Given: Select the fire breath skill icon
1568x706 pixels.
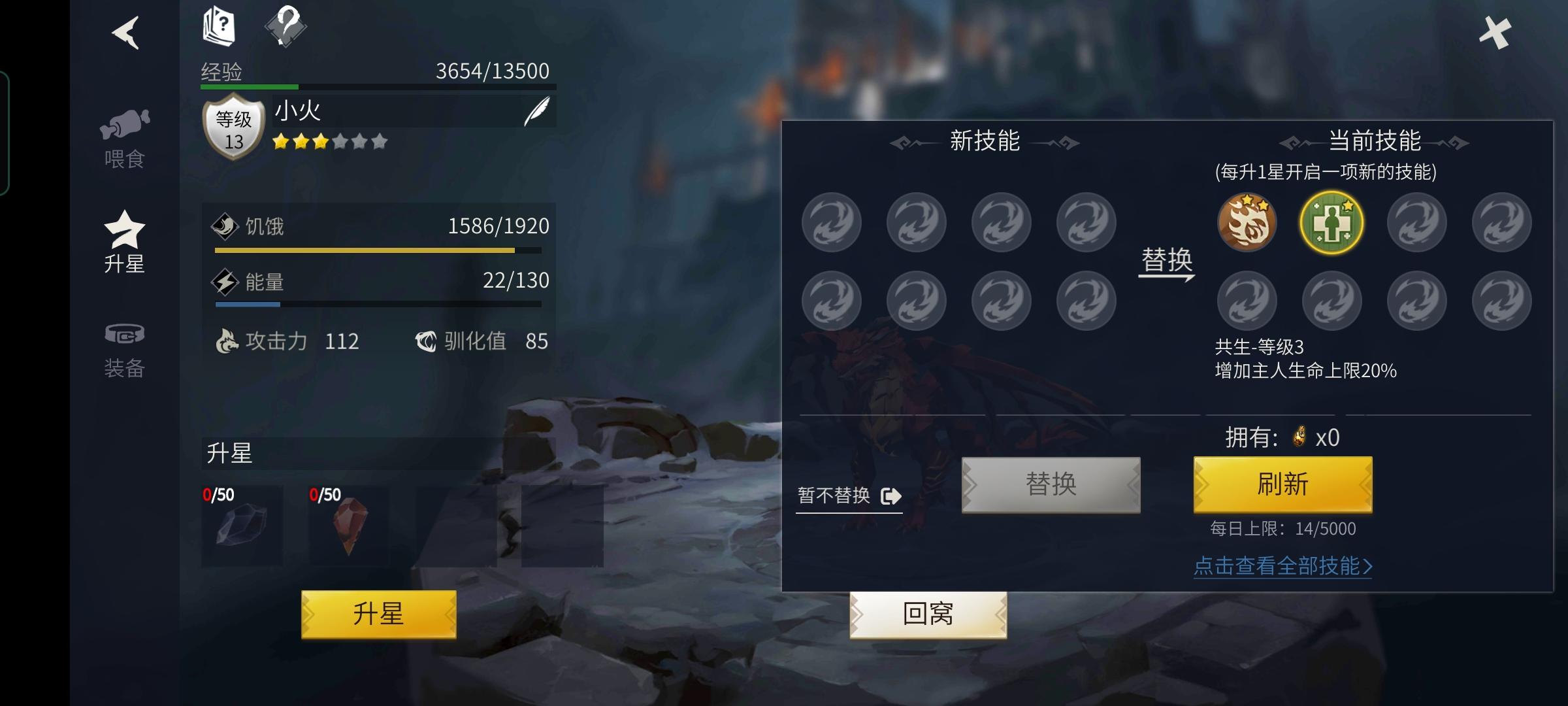Looking at the screenshot, I should [1247, 222].
